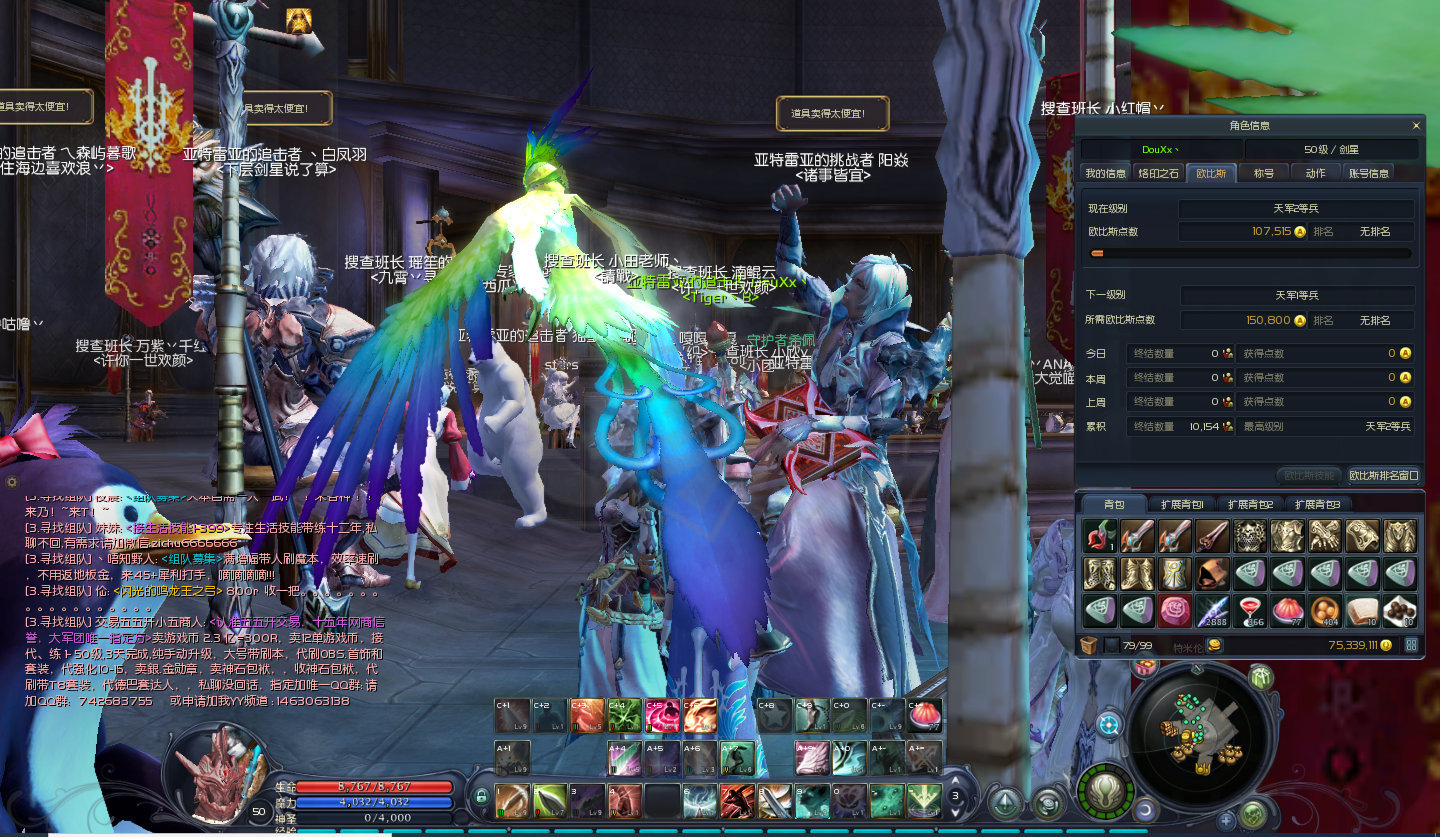Image resolution: width=1440 pixels, height=837 pixels.
Task: Close the 角色信息 character info window
Action: (x=1416, y=126)
